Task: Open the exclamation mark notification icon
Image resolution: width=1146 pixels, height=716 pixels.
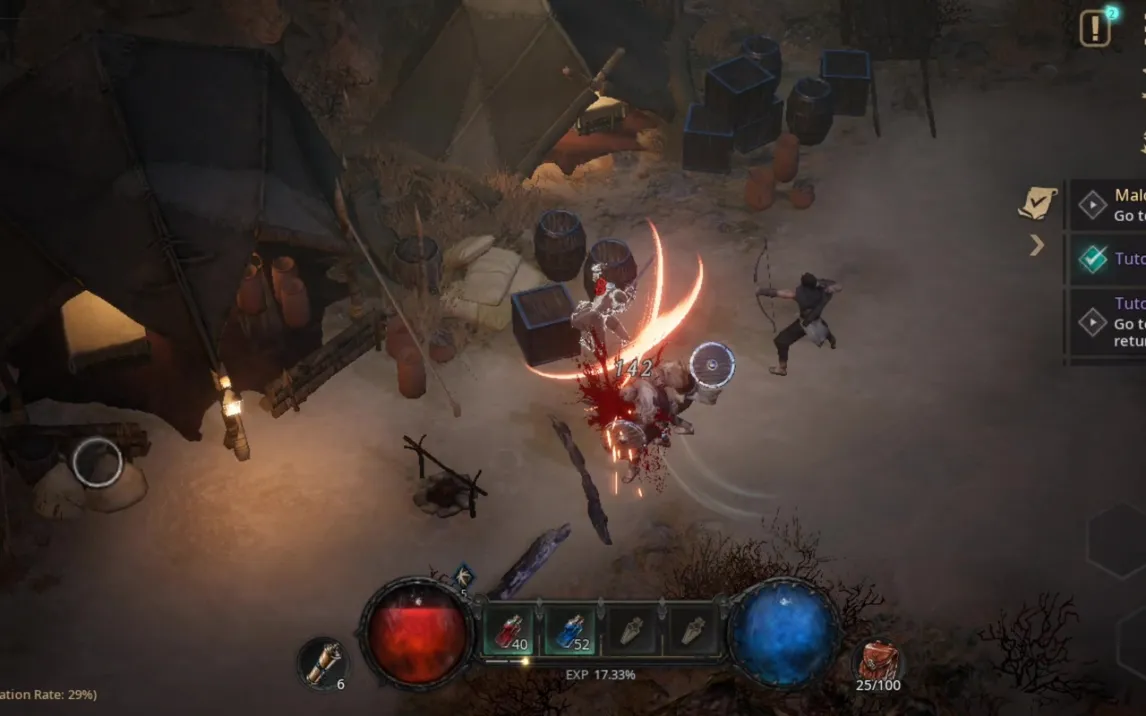Action: 1095,29
